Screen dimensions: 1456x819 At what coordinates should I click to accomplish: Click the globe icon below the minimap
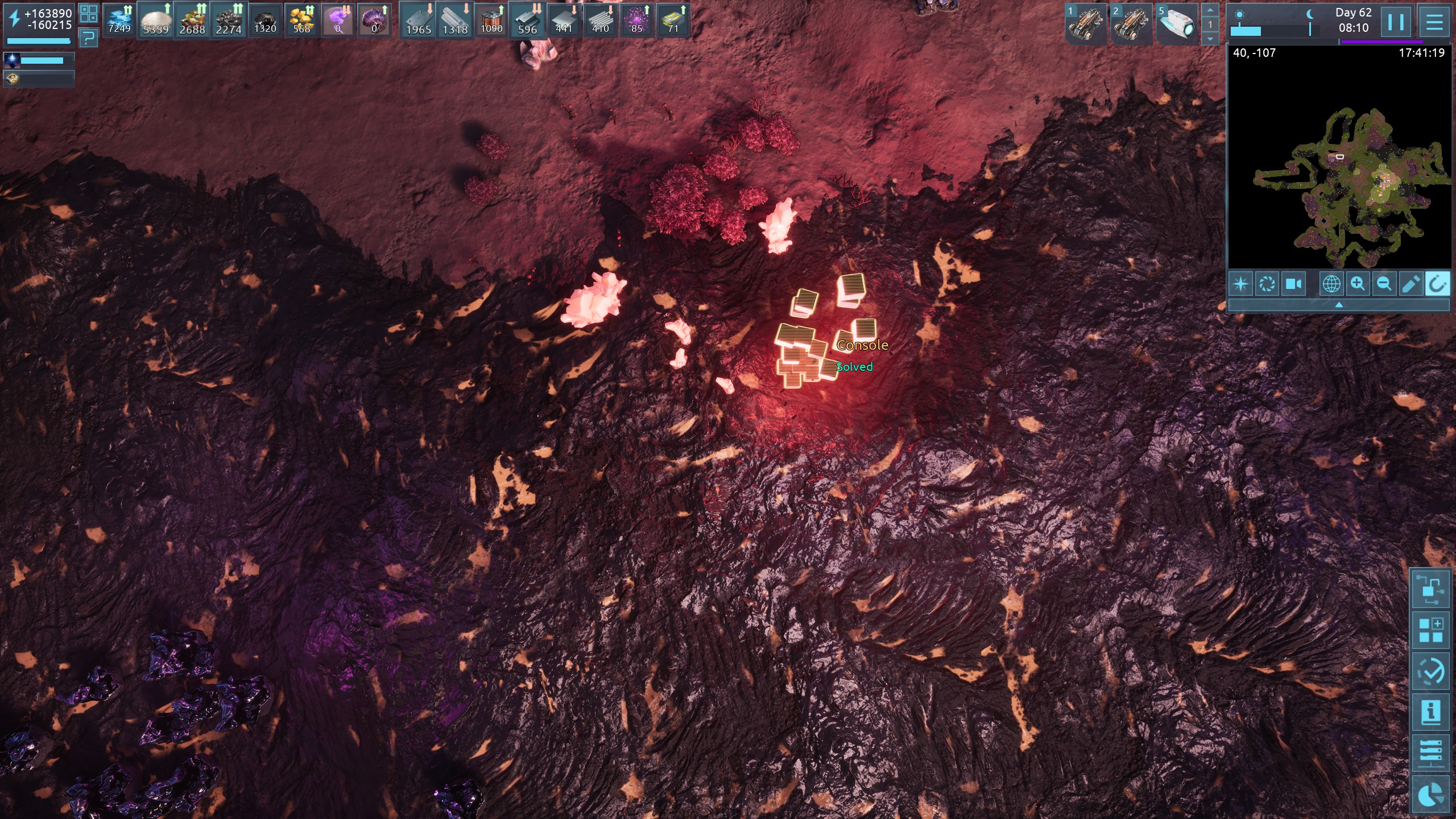(x=1331, y=283)
